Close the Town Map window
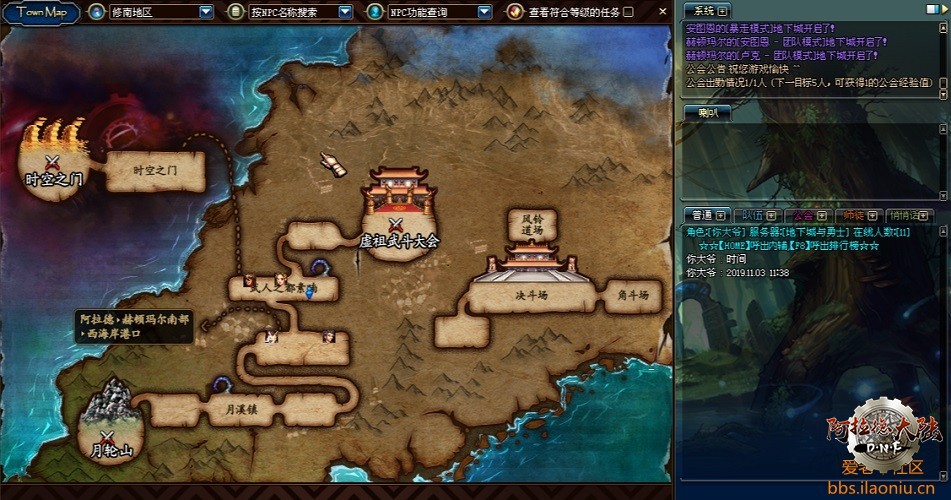The width and height of the screenshot is (951, 500). pyautogui.click(x=660, y=11)
